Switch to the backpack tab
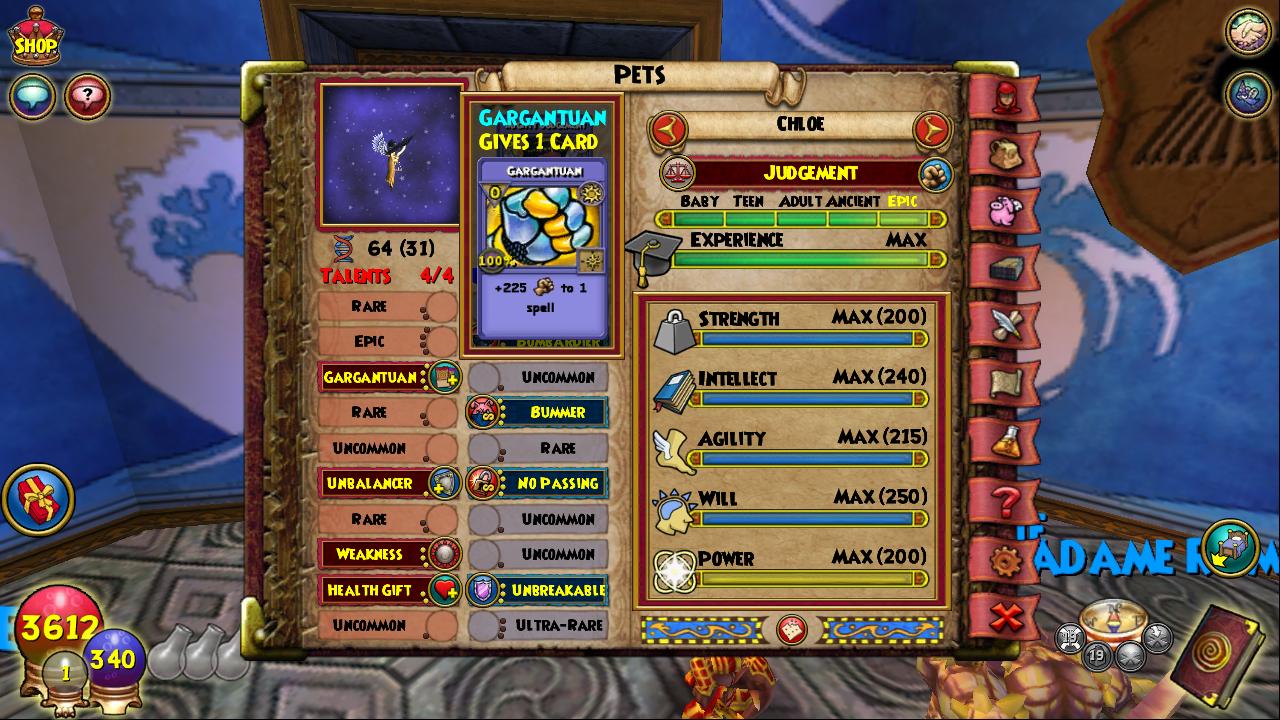1280x720 pixels. (x=1004, y=153)
